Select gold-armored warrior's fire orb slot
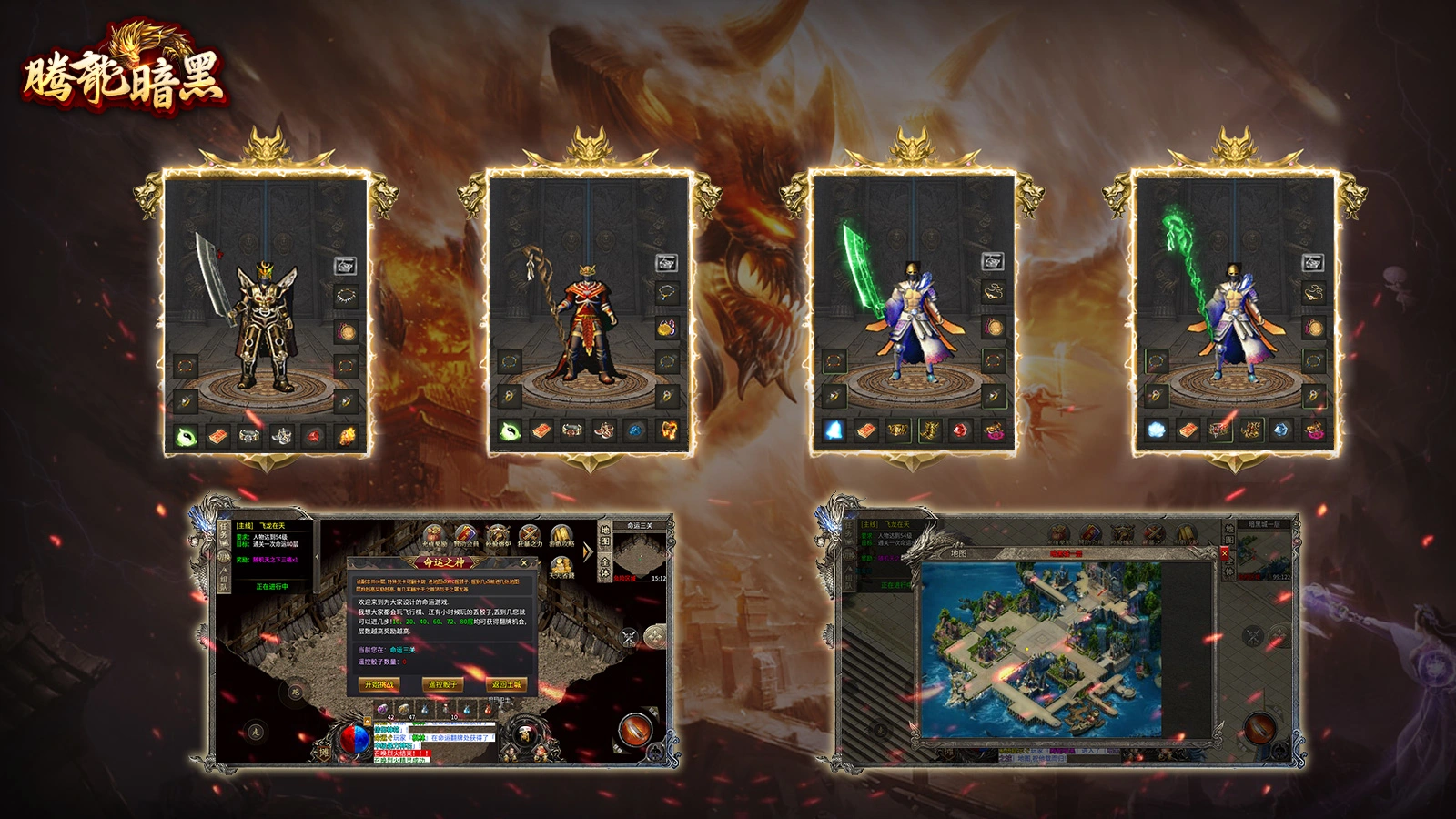Viewport: 1456px width, 819px height. 347,436
